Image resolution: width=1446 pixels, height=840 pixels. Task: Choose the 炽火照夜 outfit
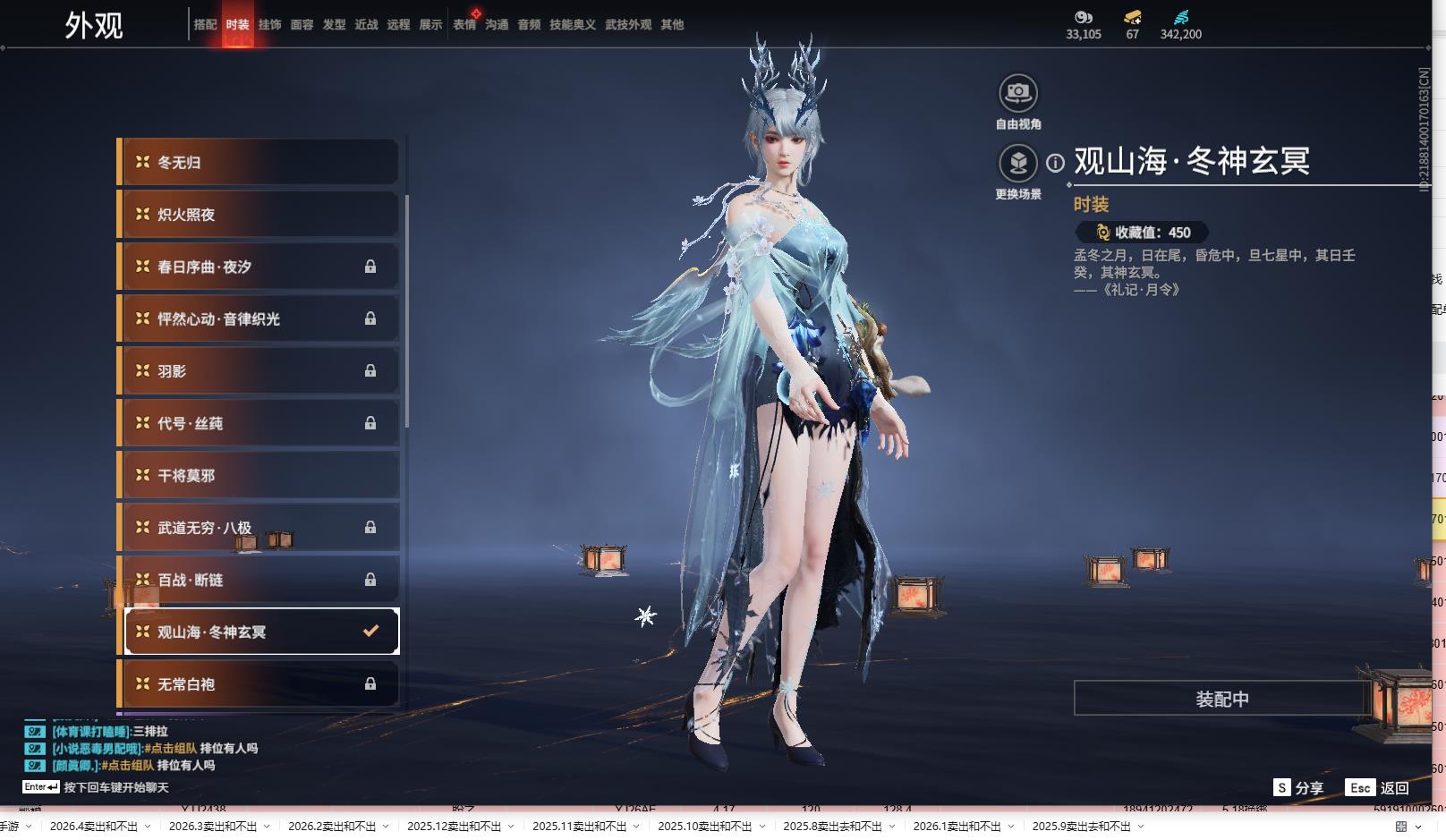tap(259, 215)
